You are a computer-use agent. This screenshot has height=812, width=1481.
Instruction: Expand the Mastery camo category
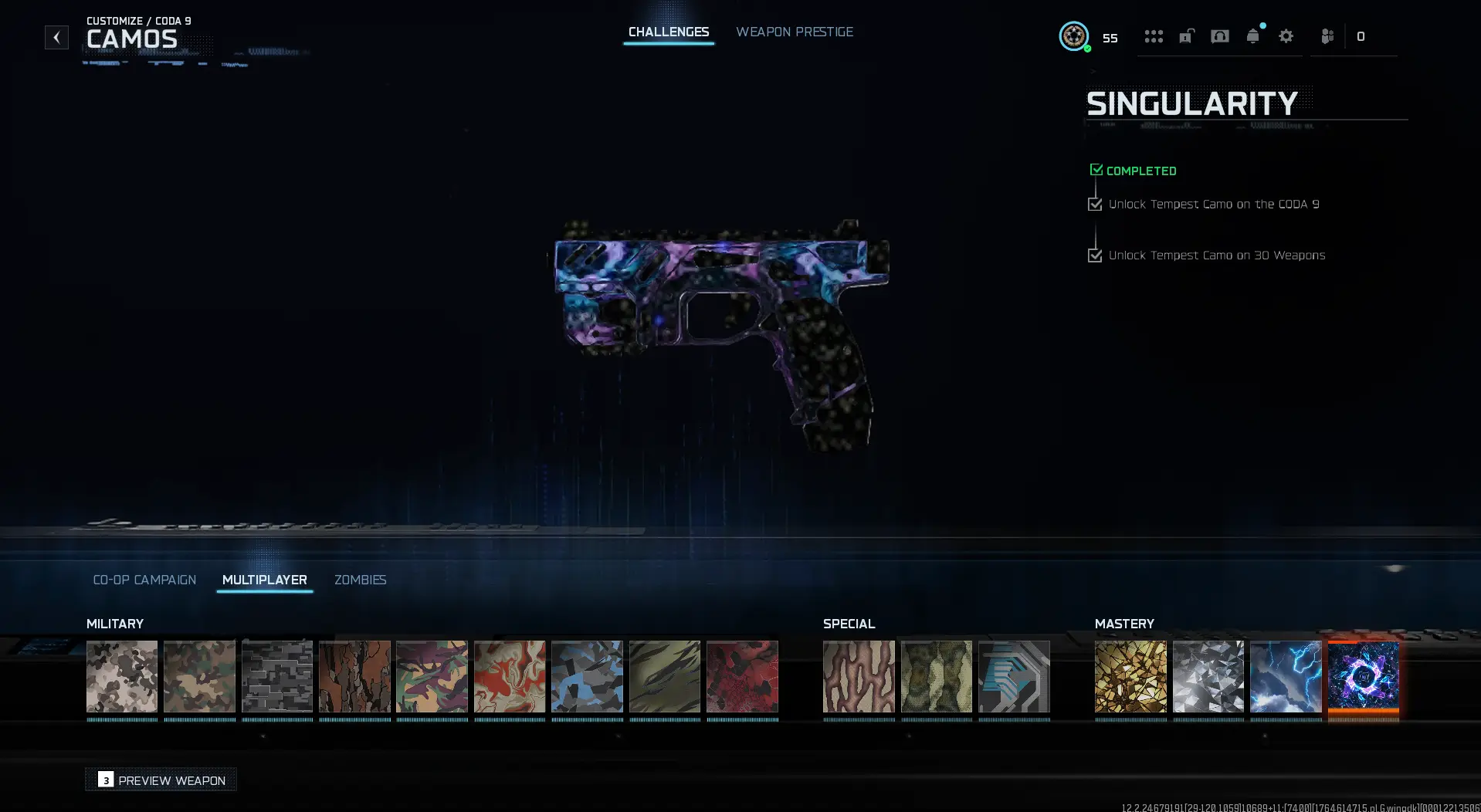[x=1124, y=624]
